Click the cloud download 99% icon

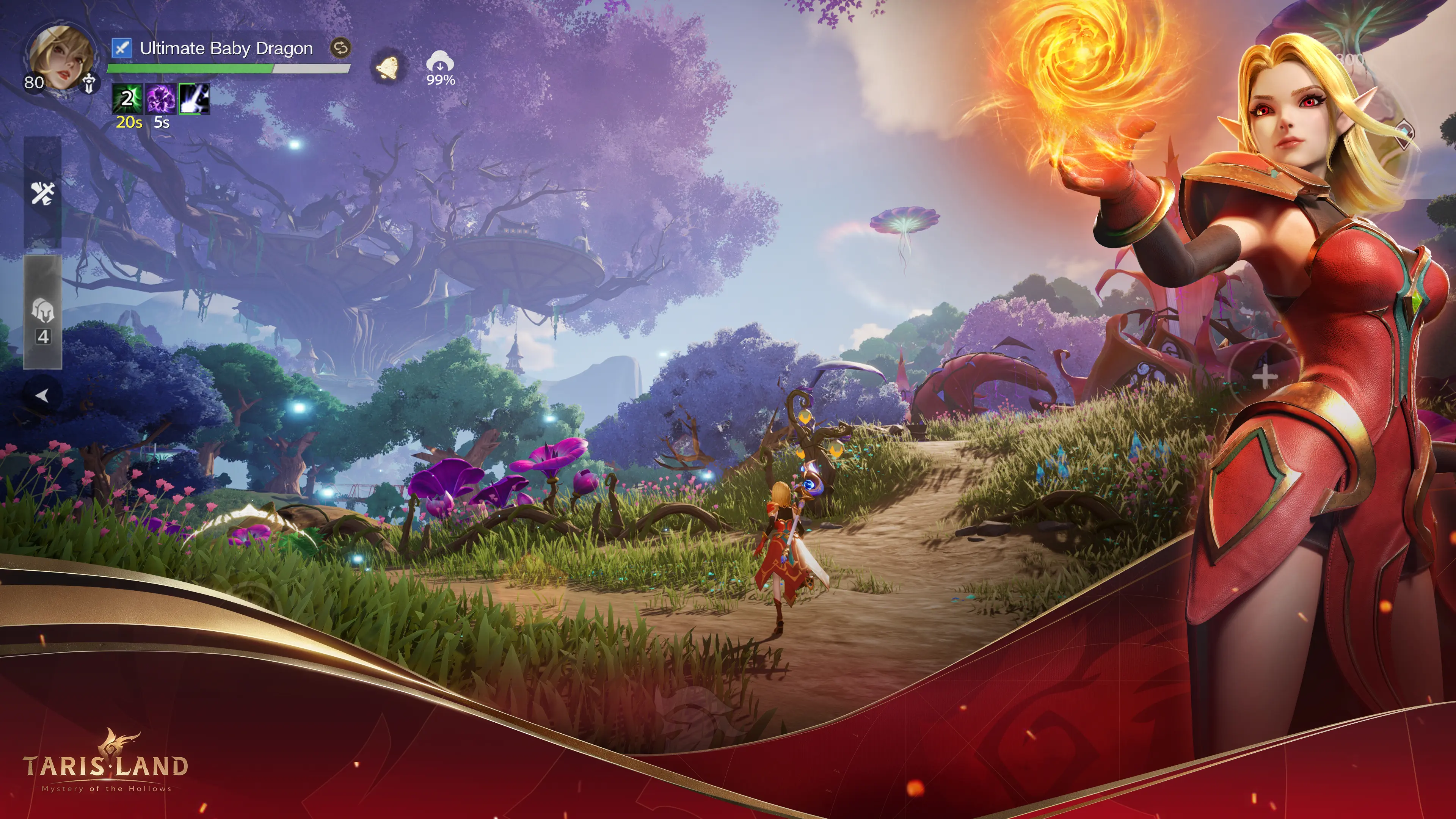click(x=440, y=67)
